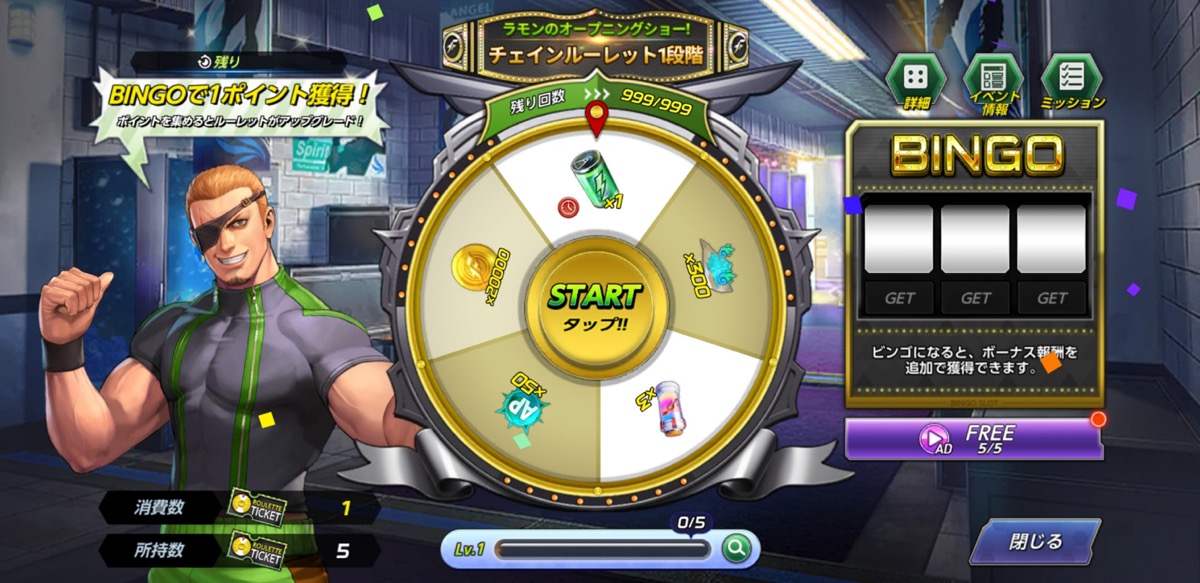Click the magnifying glass beside the Lv.1 bar
Screen dimensions: 1200x583
(x=736, y=548)
